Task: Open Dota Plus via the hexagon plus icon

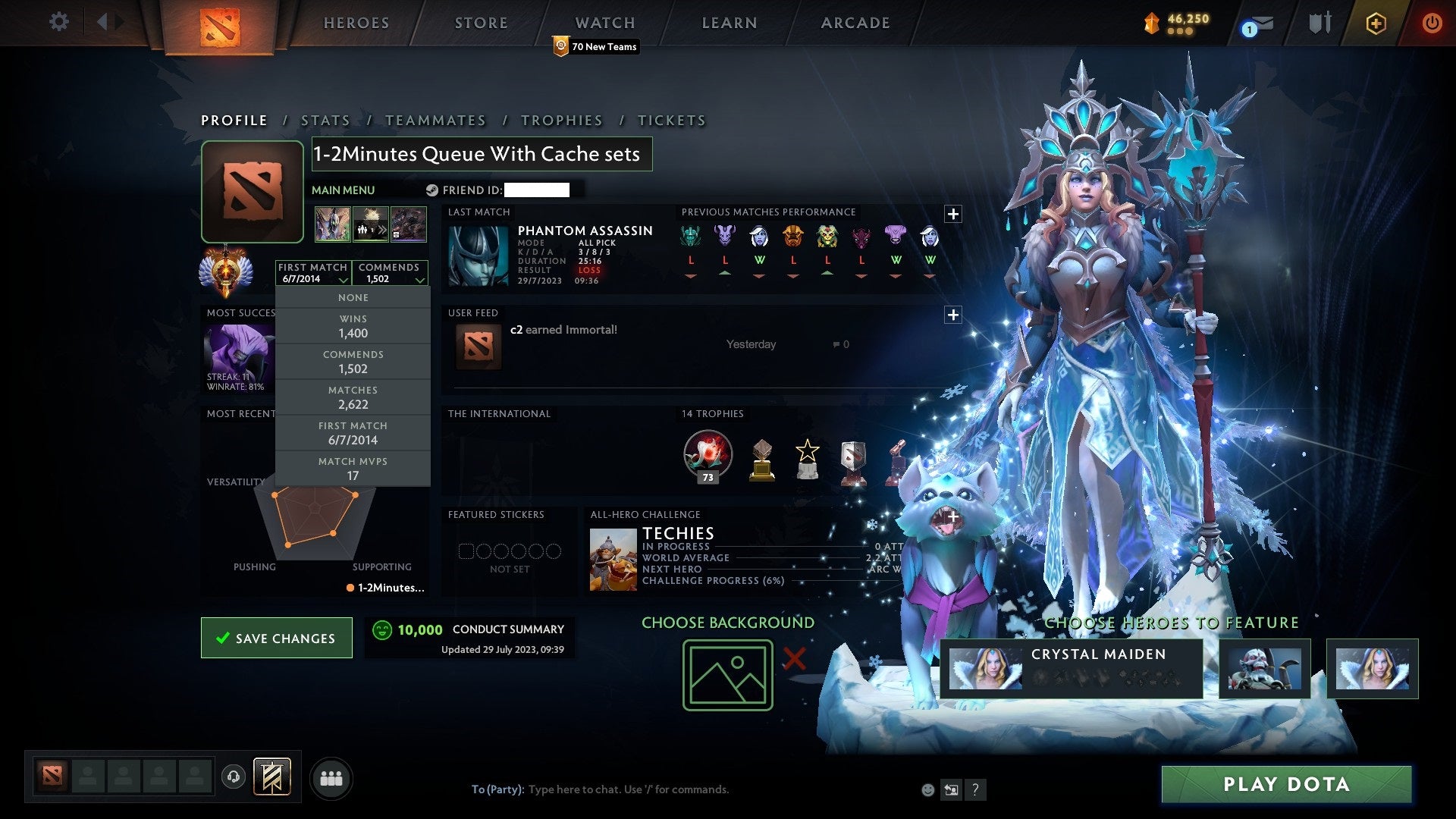Action: (x=1376, y=23)
